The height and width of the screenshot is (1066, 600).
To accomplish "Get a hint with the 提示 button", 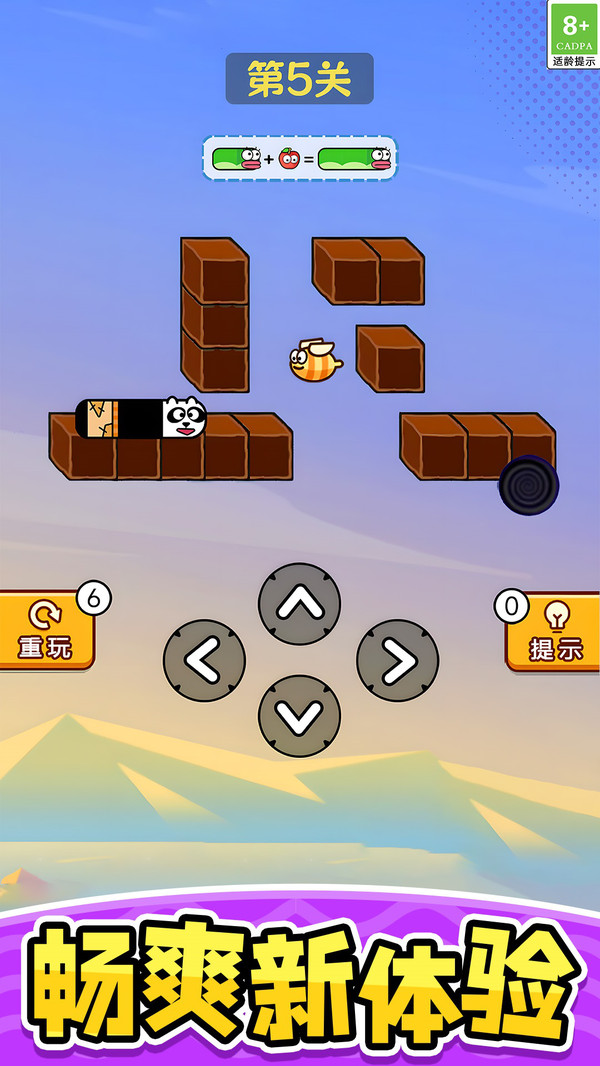I will pos(555,630).
